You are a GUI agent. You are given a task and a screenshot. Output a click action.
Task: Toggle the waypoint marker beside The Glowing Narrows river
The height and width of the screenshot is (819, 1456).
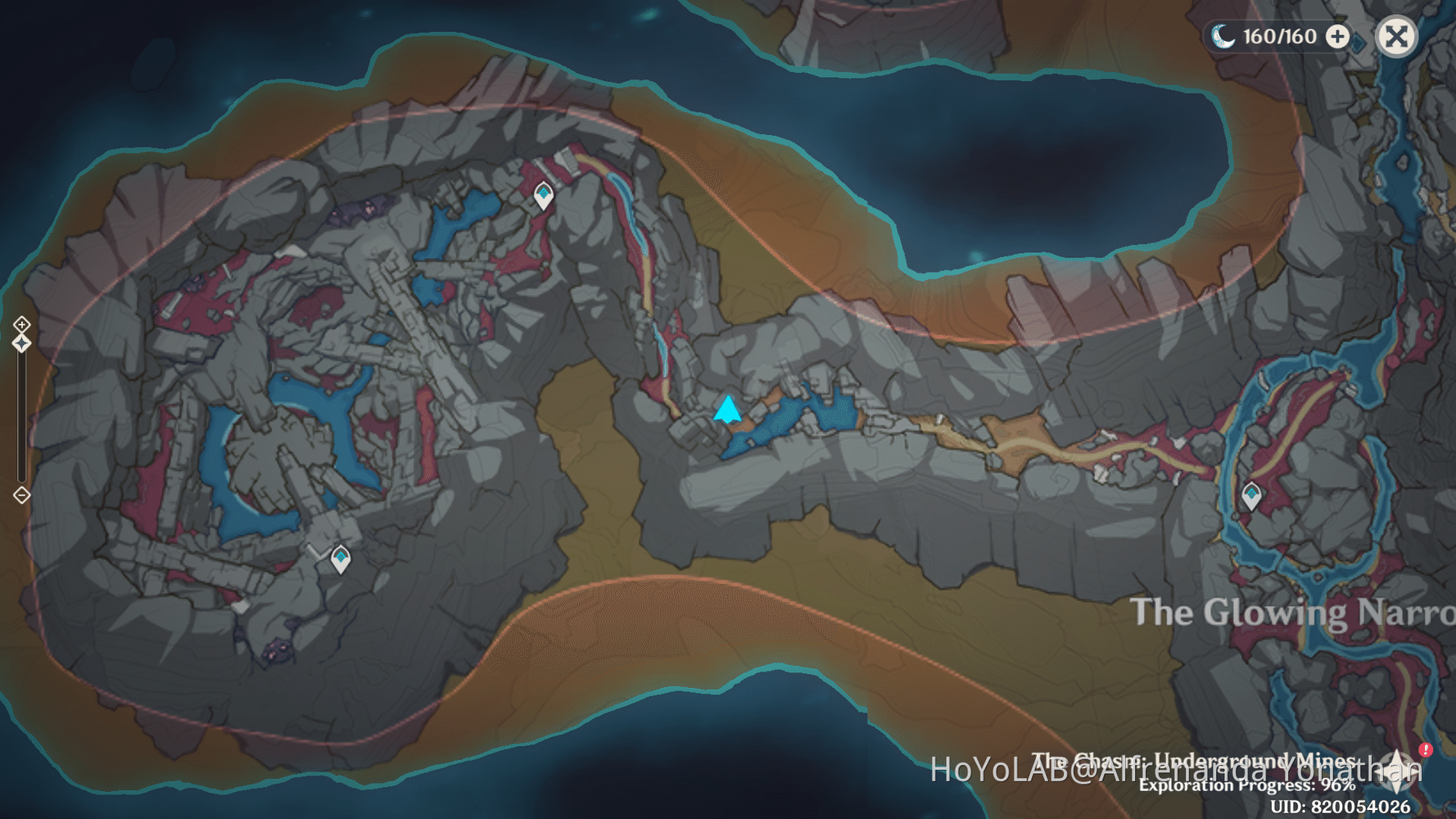click(1251, 495)
